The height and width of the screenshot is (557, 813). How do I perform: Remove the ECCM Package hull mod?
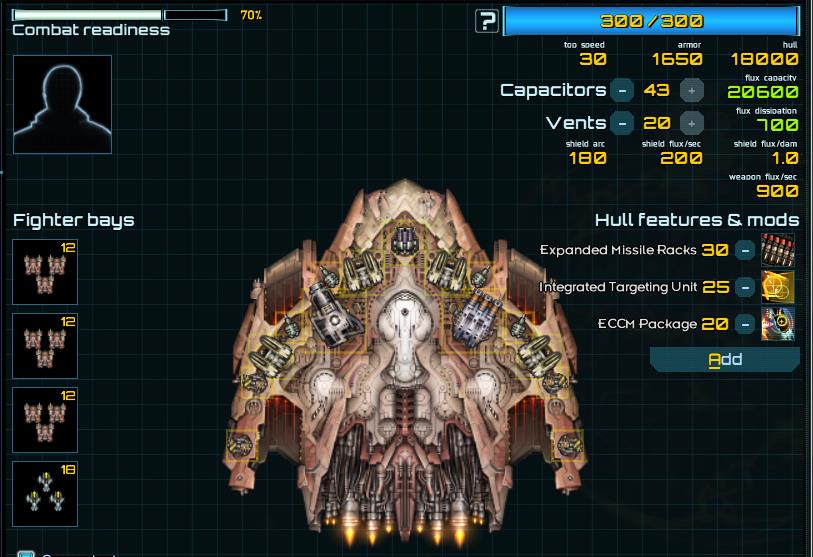pyautogui.click(x=745, y=324)
